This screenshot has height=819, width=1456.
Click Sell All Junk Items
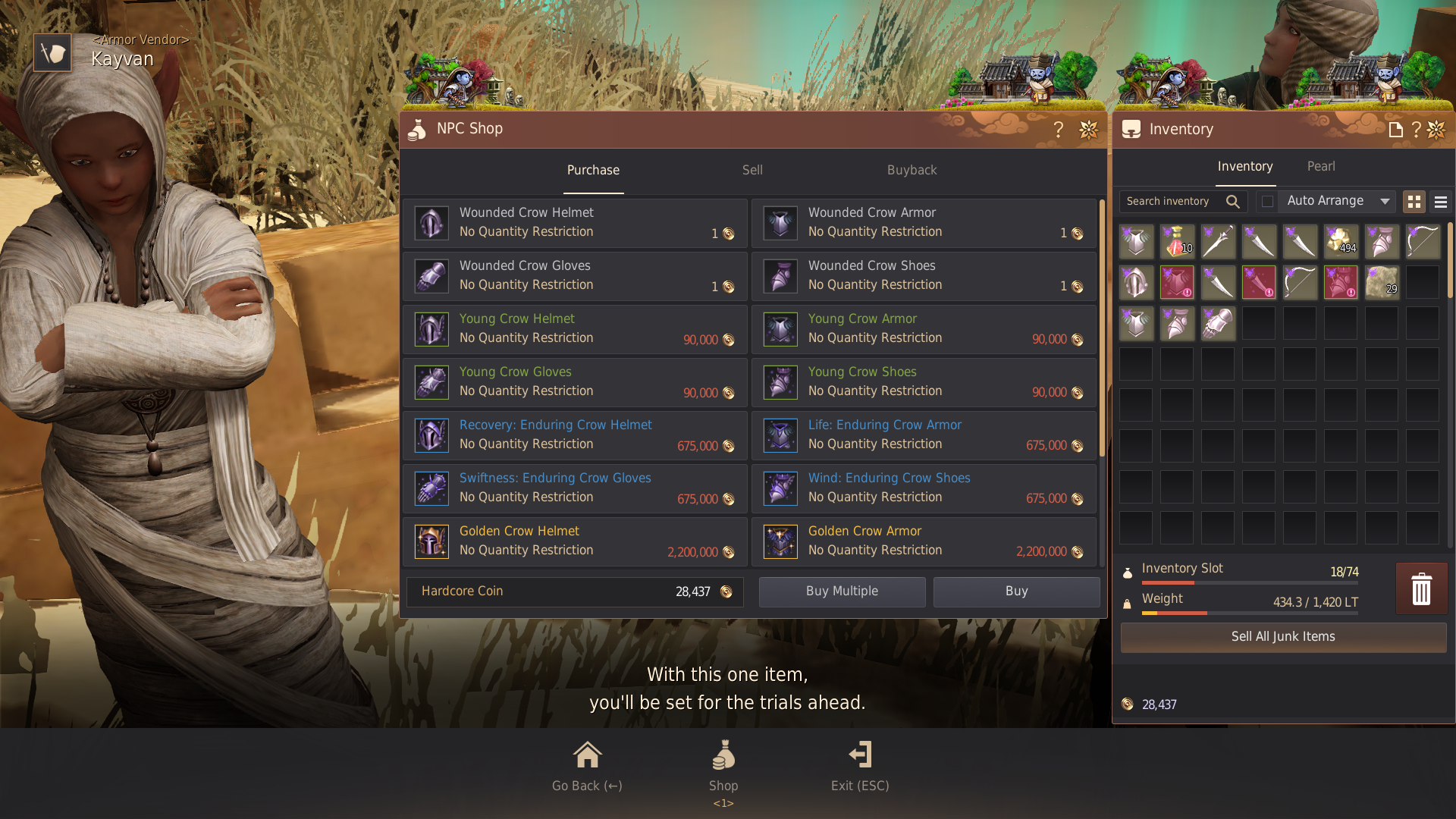coord(1282,637)
